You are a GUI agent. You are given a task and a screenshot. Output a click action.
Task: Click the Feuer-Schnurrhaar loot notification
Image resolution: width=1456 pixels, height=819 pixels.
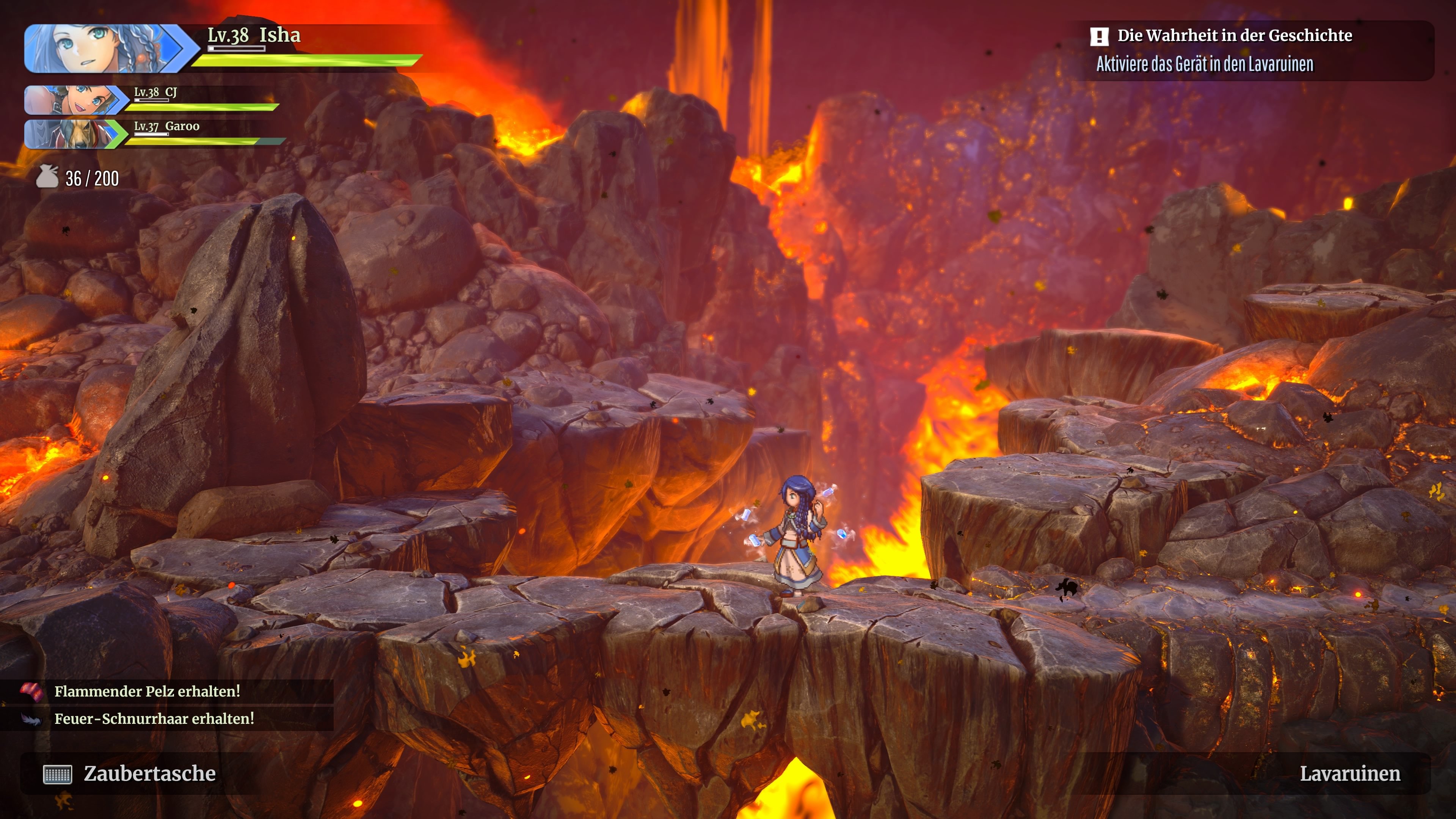154,719
